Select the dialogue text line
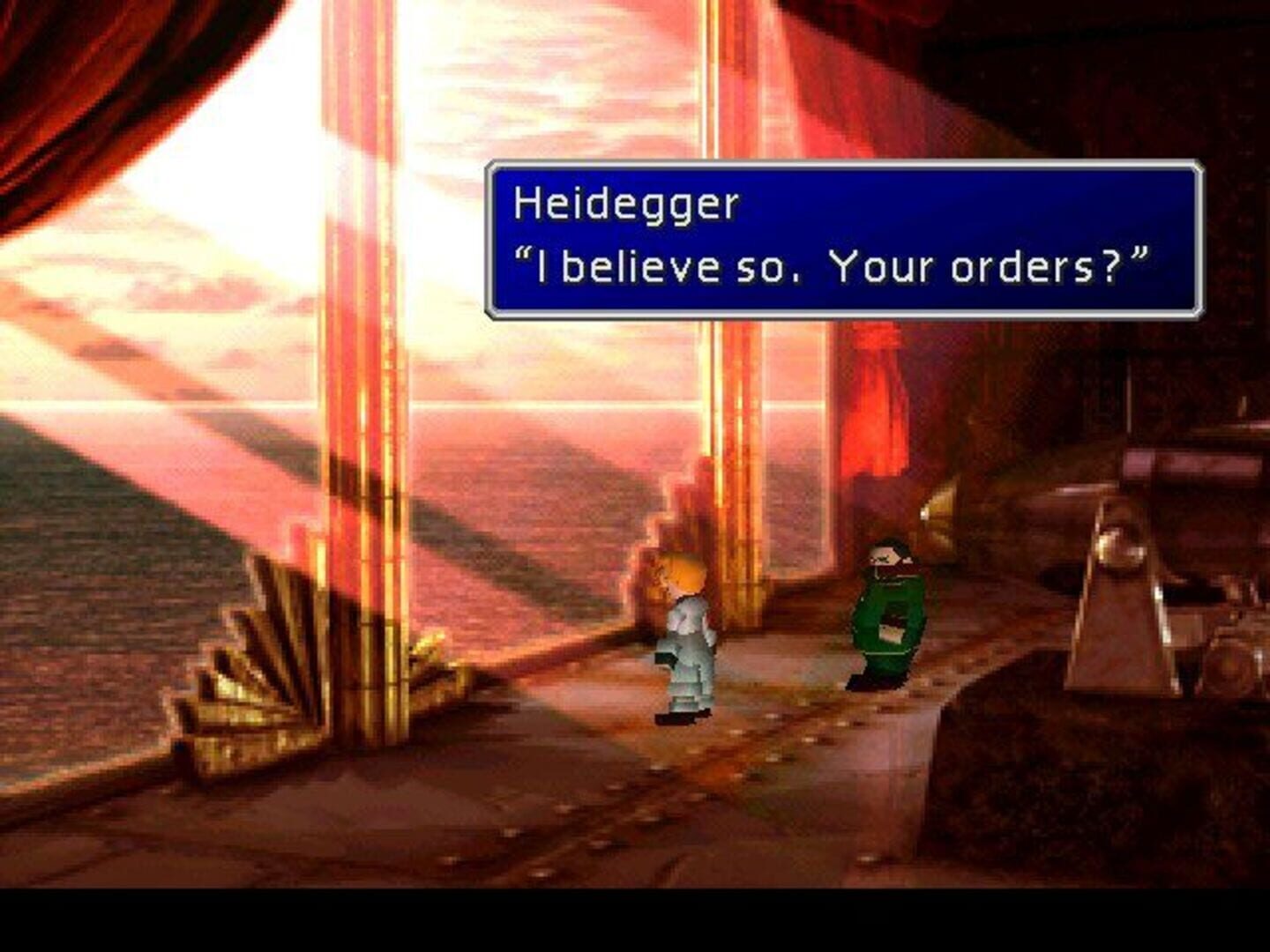This screenshot has height=952, width=1270. (838, 262)
